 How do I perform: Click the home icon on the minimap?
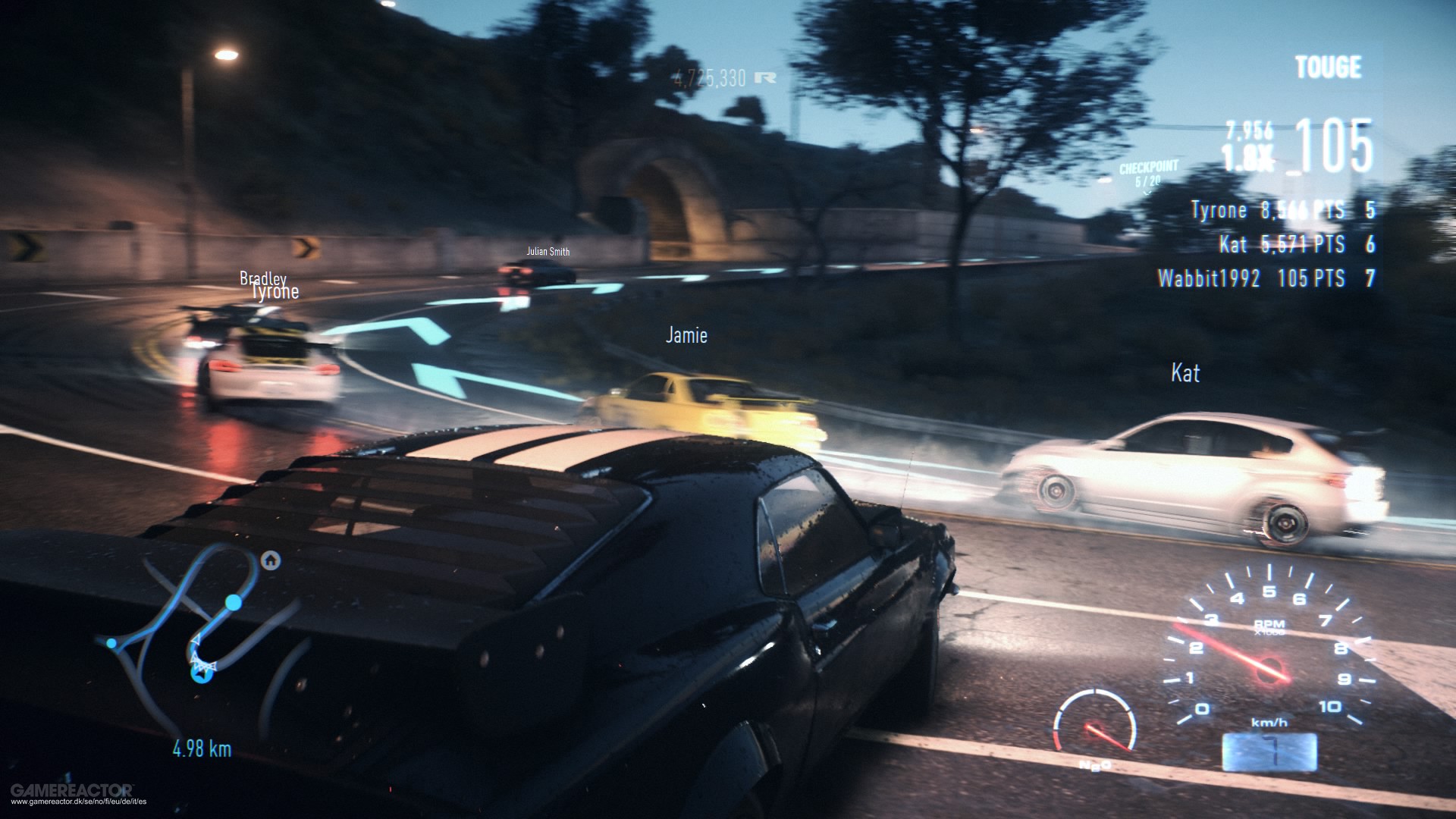tap(271, 560)
